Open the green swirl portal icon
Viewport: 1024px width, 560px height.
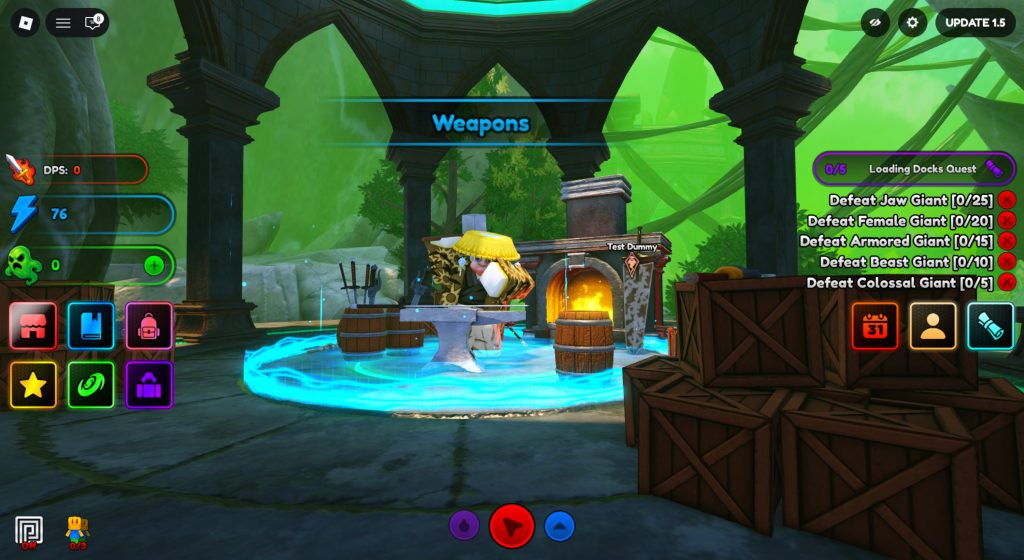(91, 384)
